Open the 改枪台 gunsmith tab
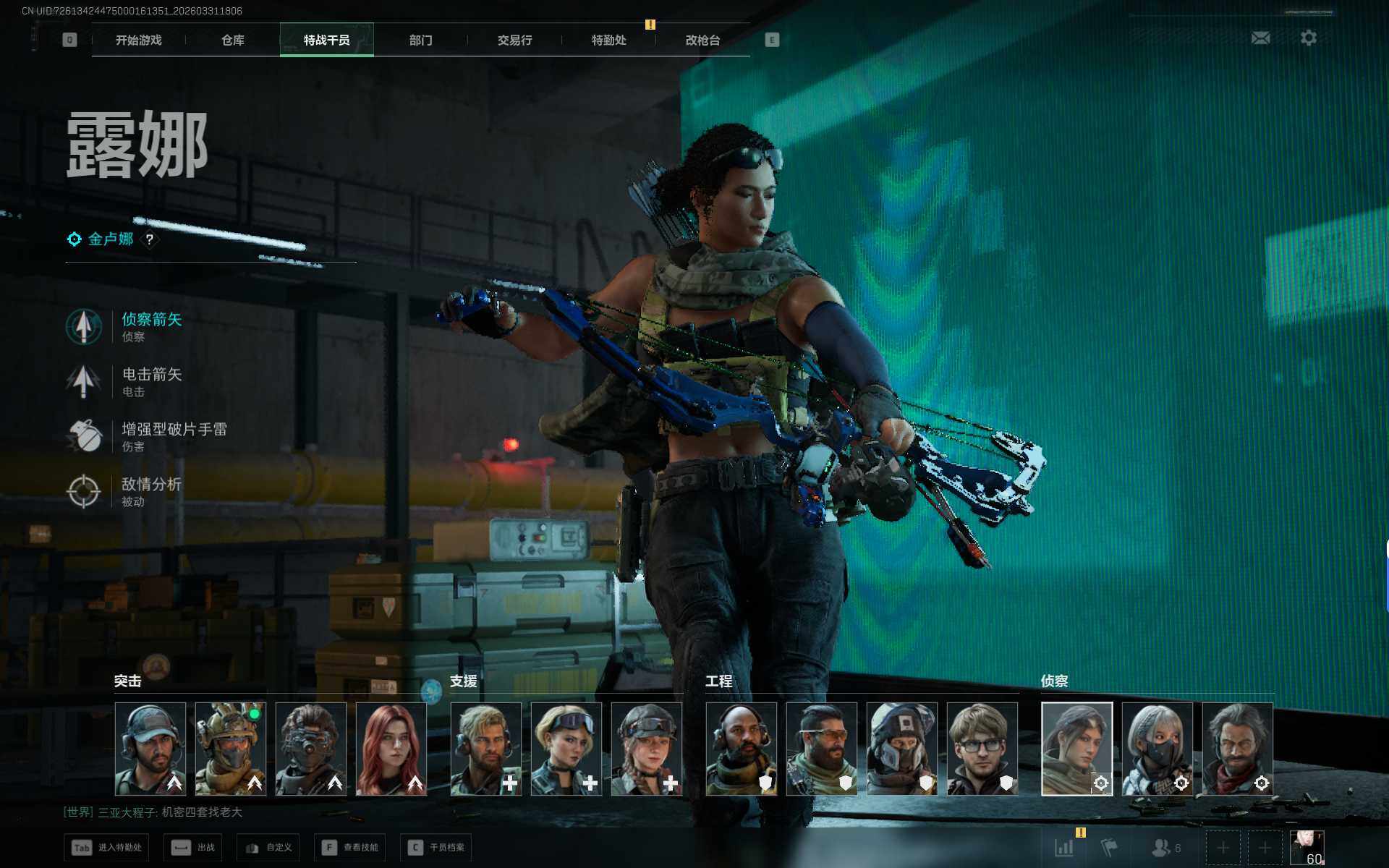 pos(702,41)
